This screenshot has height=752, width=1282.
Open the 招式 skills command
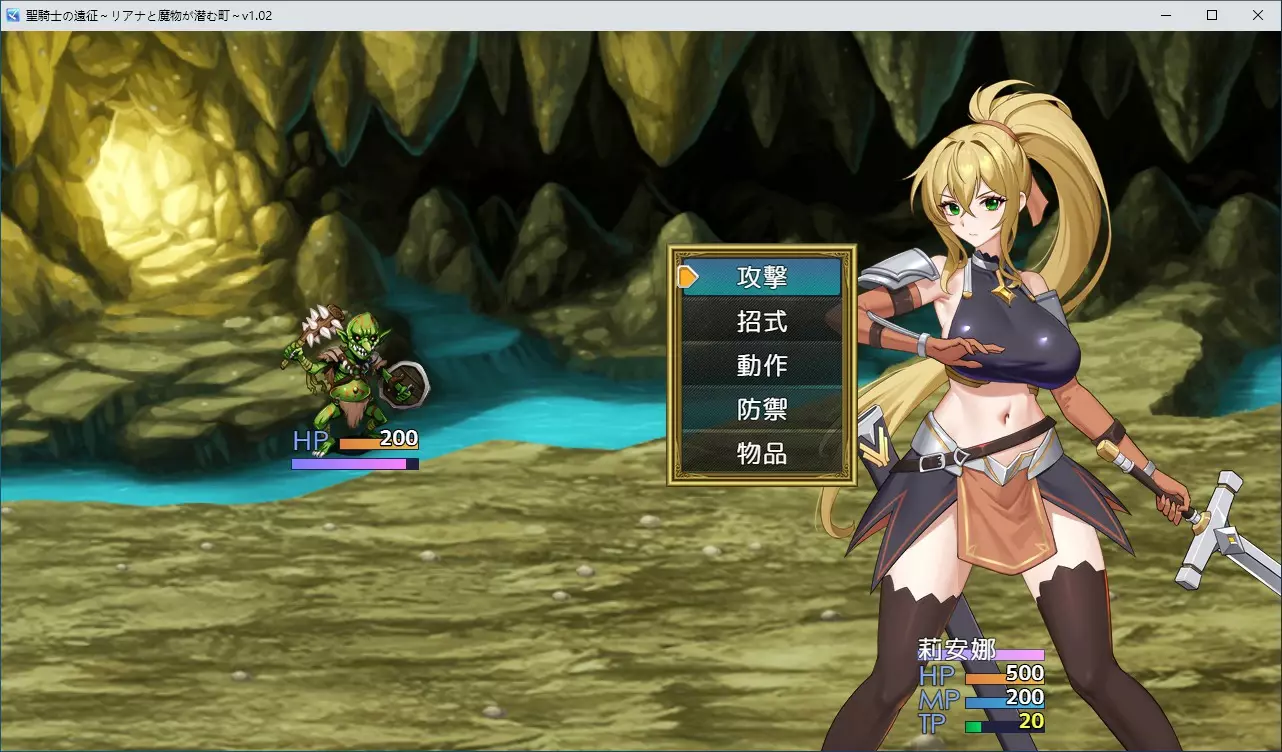point(762,321)
